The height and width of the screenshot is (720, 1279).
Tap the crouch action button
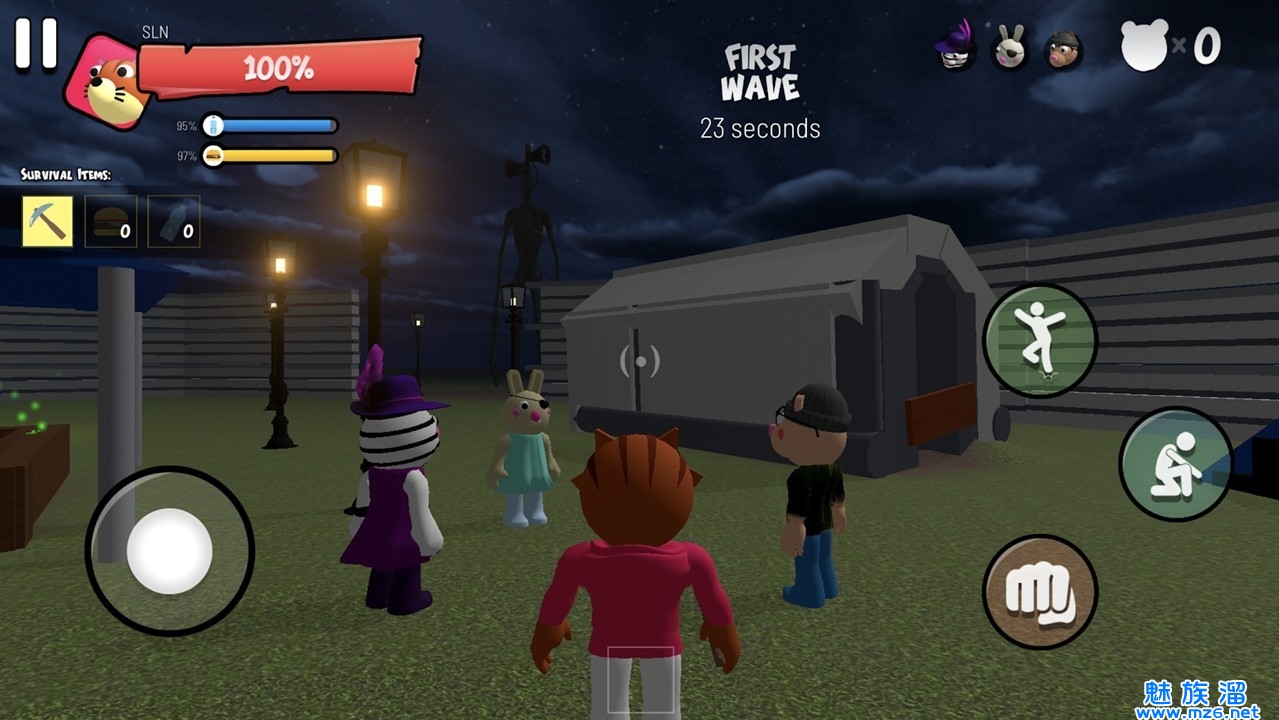point(1175,464)
